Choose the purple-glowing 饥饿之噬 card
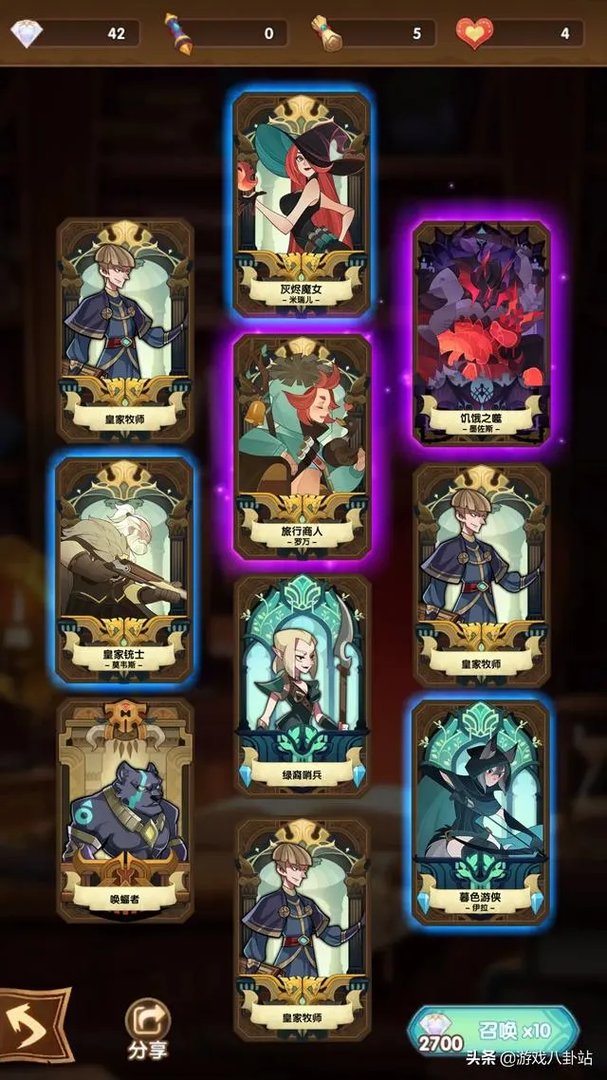 [482, 333]
